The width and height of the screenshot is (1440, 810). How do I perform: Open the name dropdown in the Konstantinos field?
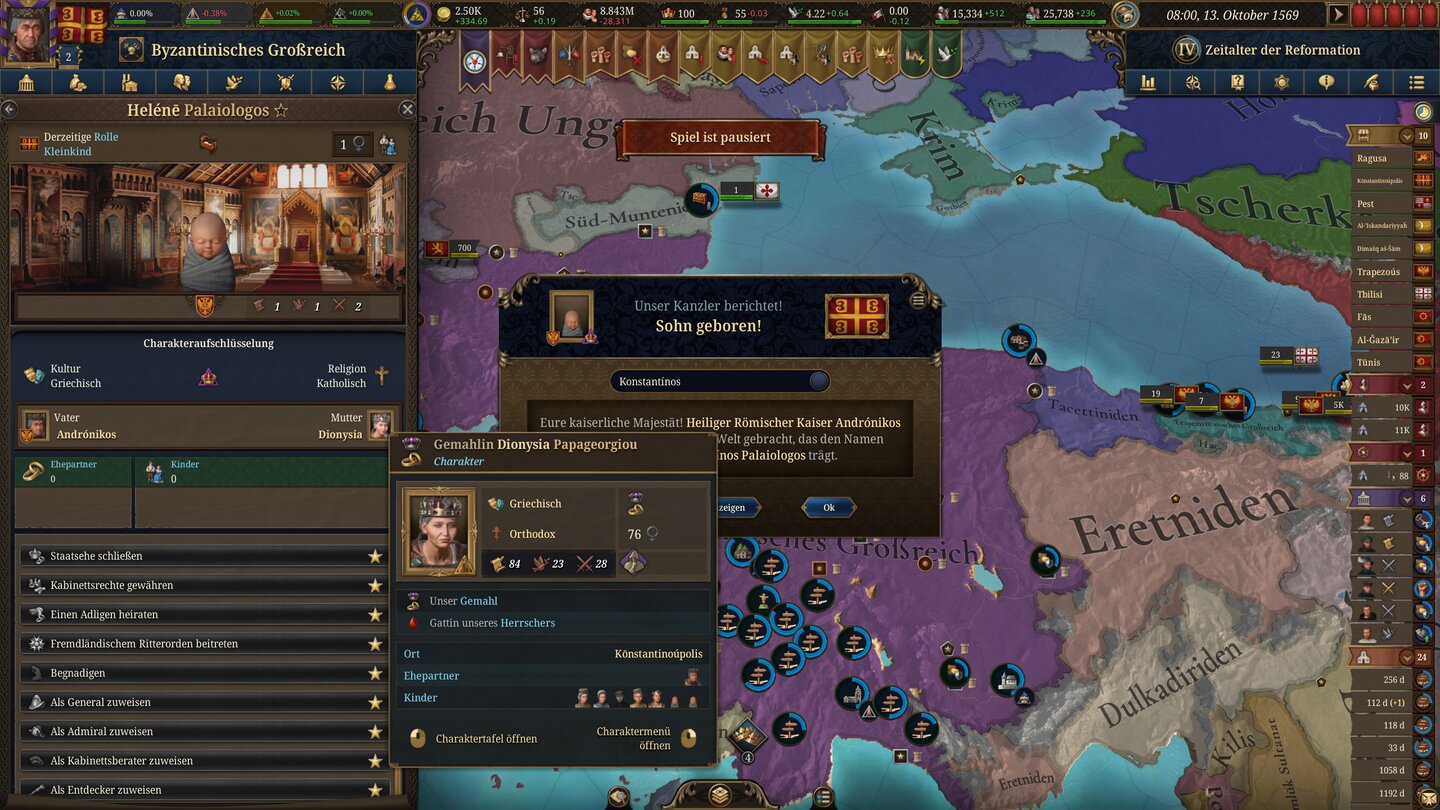coord(817,380)
